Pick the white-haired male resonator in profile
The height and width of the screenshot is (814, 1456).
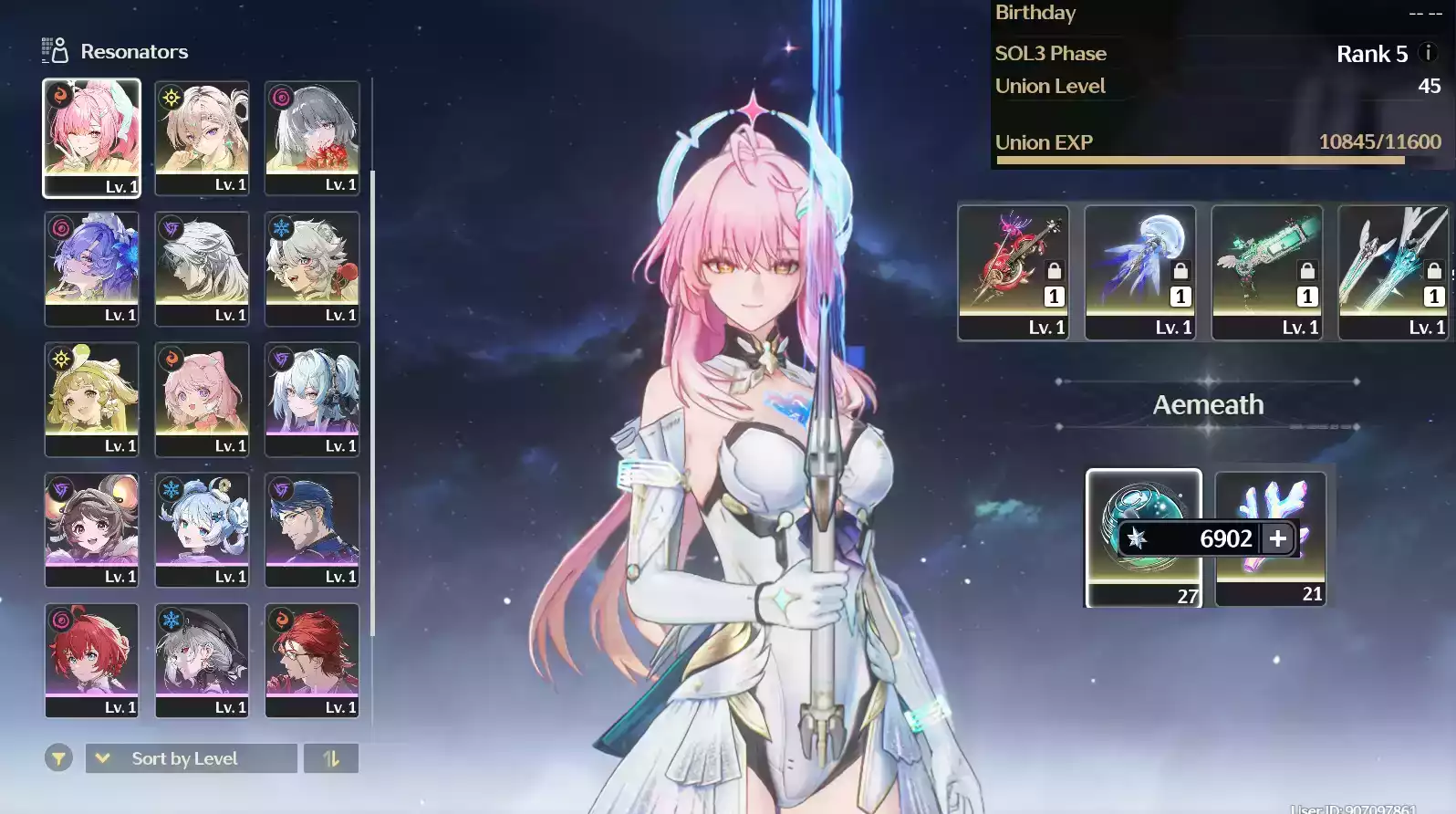point(202,267)
